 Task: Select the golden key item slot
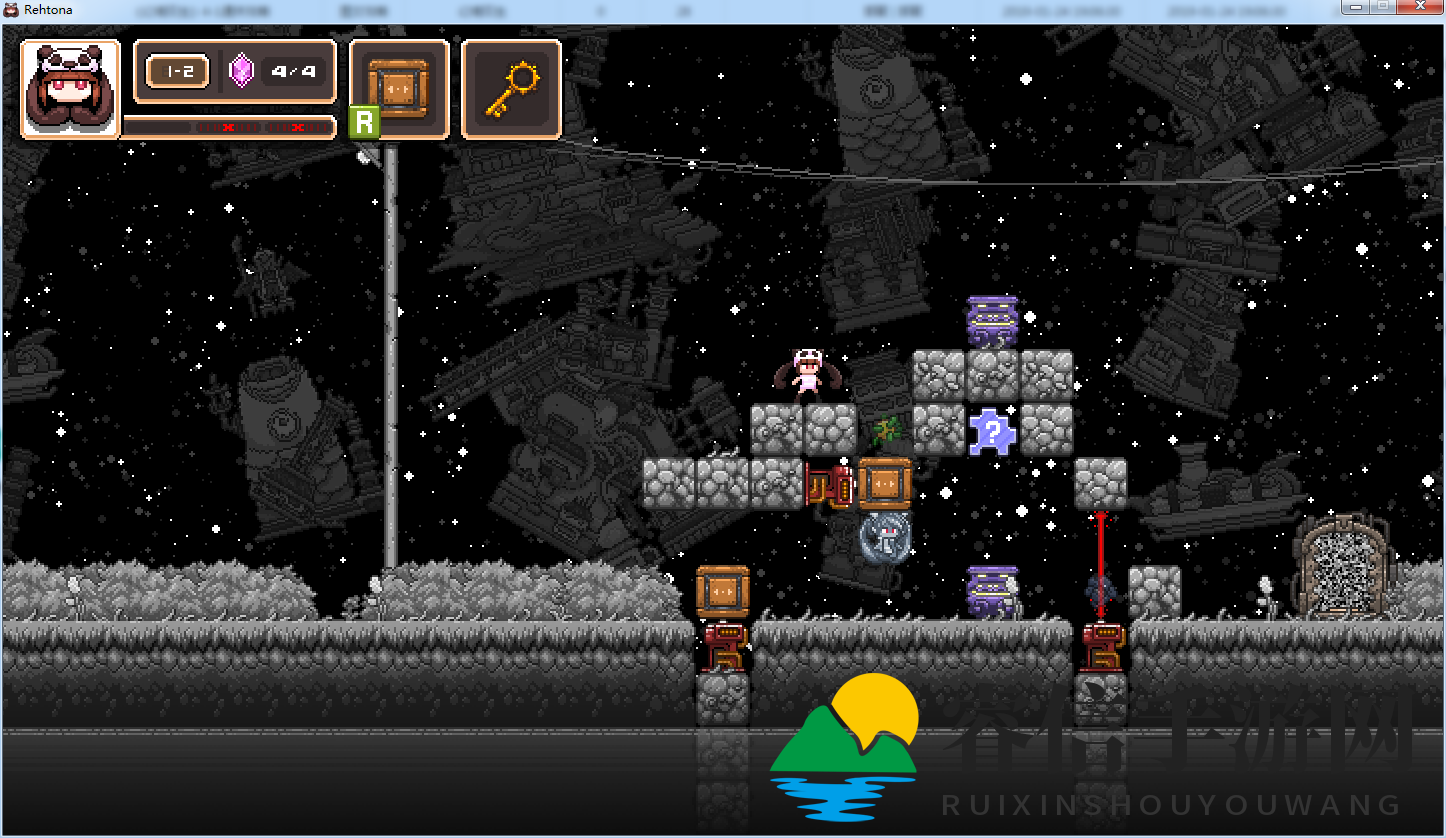coord(511,88)
